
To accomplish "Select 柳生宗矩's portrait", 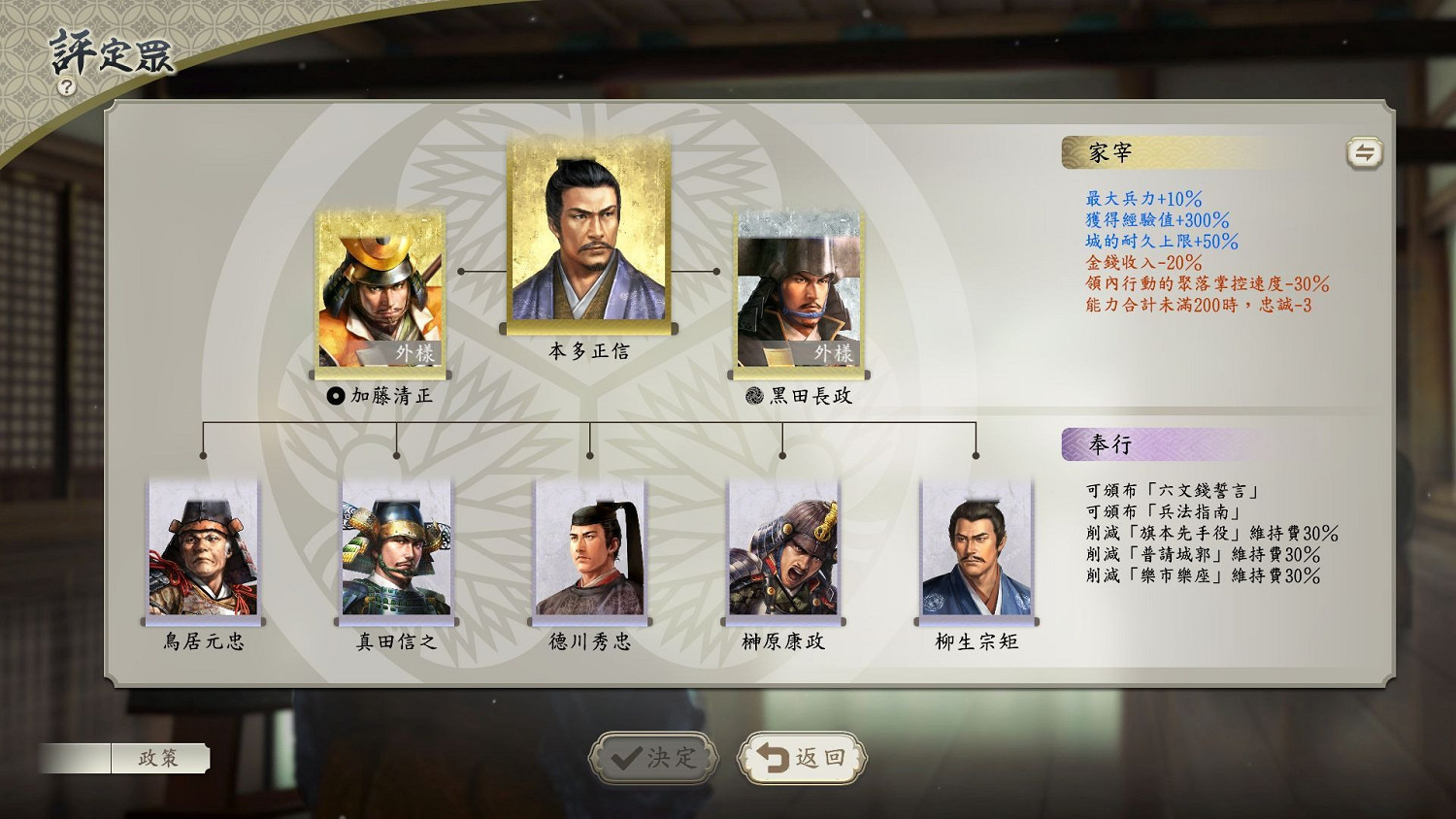I will tap(976, 548).
